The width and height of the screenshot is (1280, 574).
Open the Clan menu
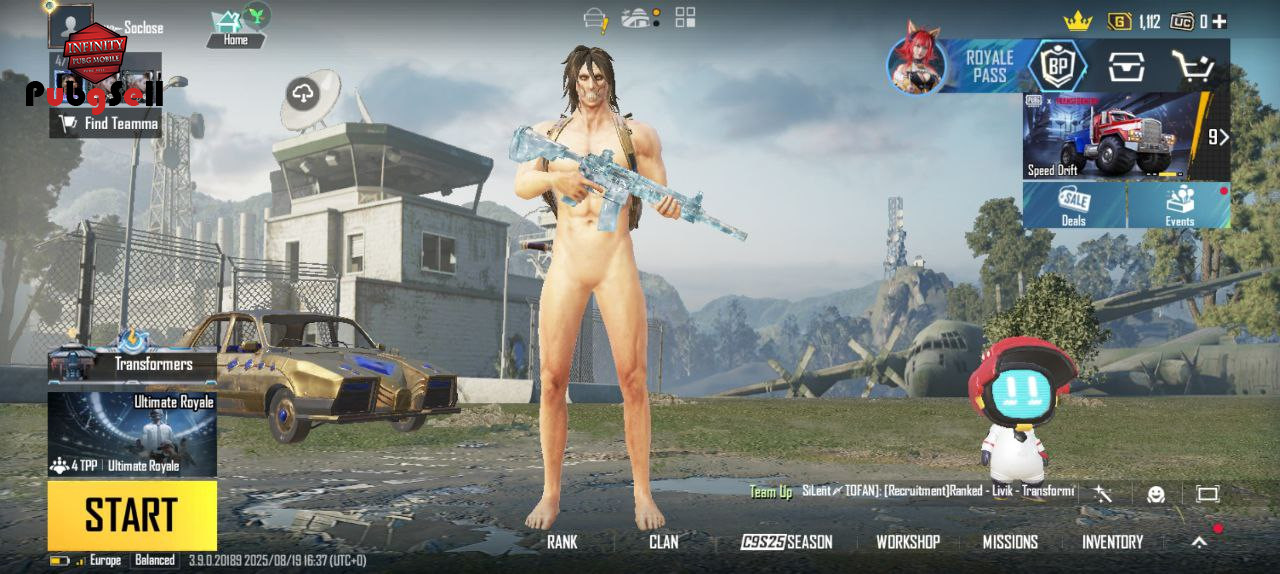(663, 542)
